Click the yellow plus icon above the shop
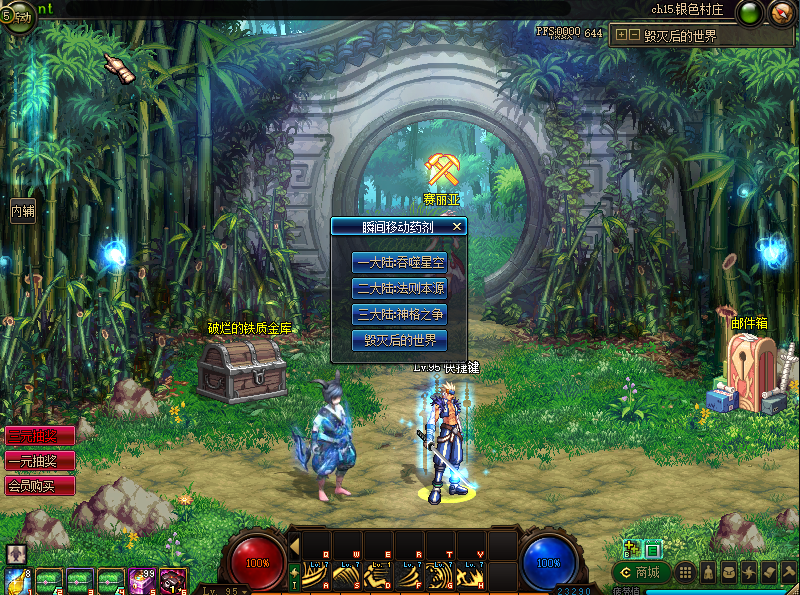Screen dimensions: 800x595 629,550
